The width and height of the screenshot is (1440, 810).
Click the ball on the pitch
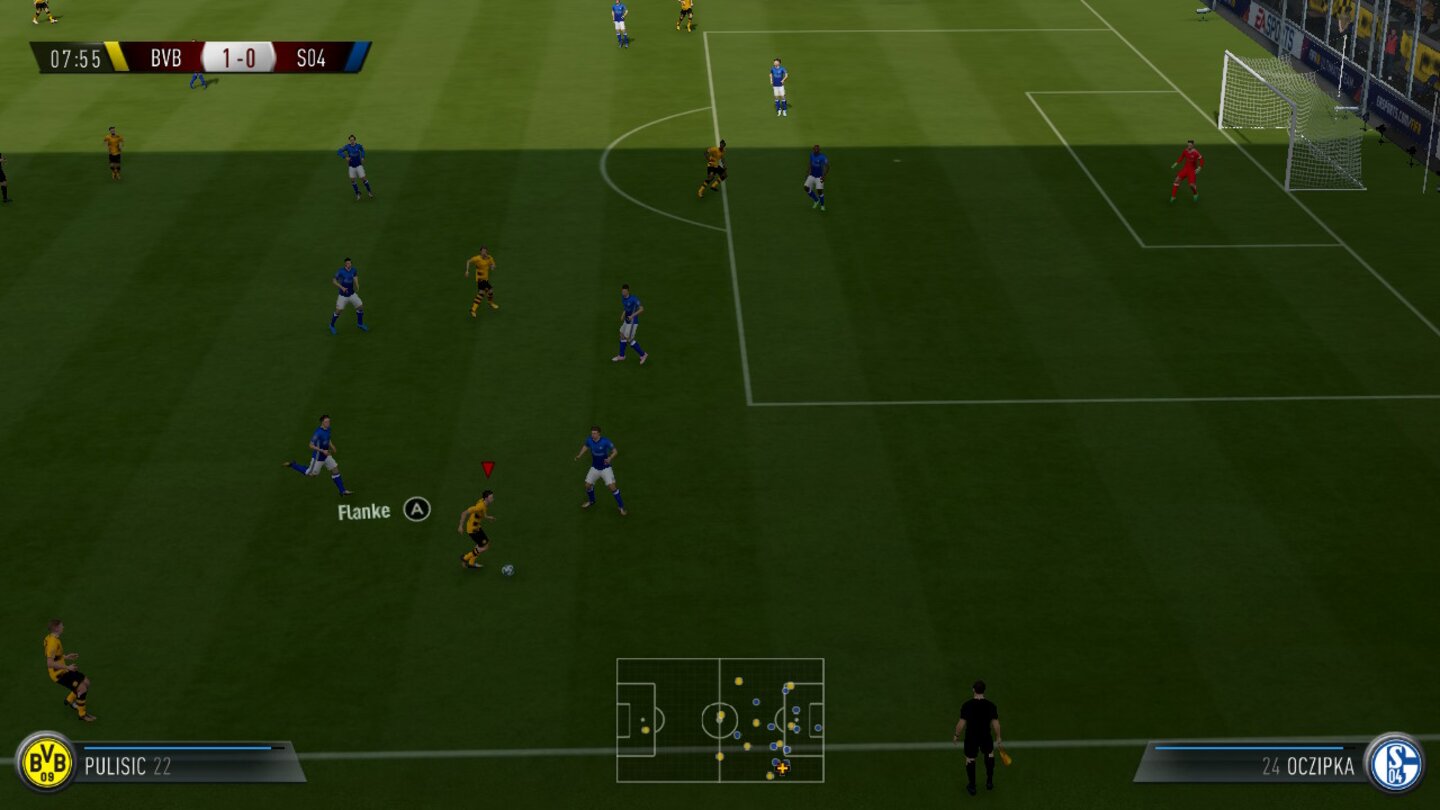click(x=508, y=567)
